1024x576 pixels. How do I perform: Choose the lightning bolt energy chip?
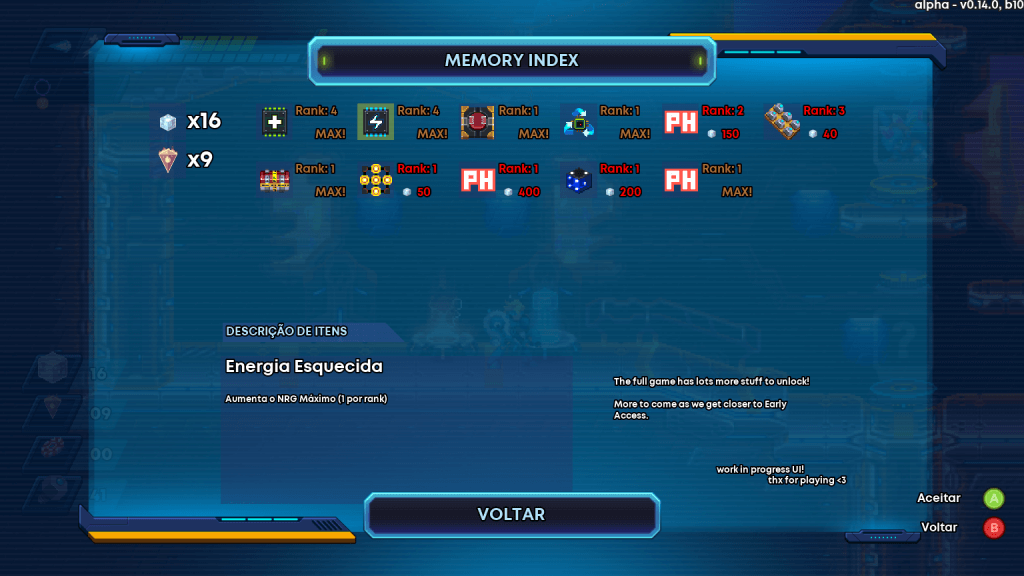pyautogui.click(x=376, y=122)
